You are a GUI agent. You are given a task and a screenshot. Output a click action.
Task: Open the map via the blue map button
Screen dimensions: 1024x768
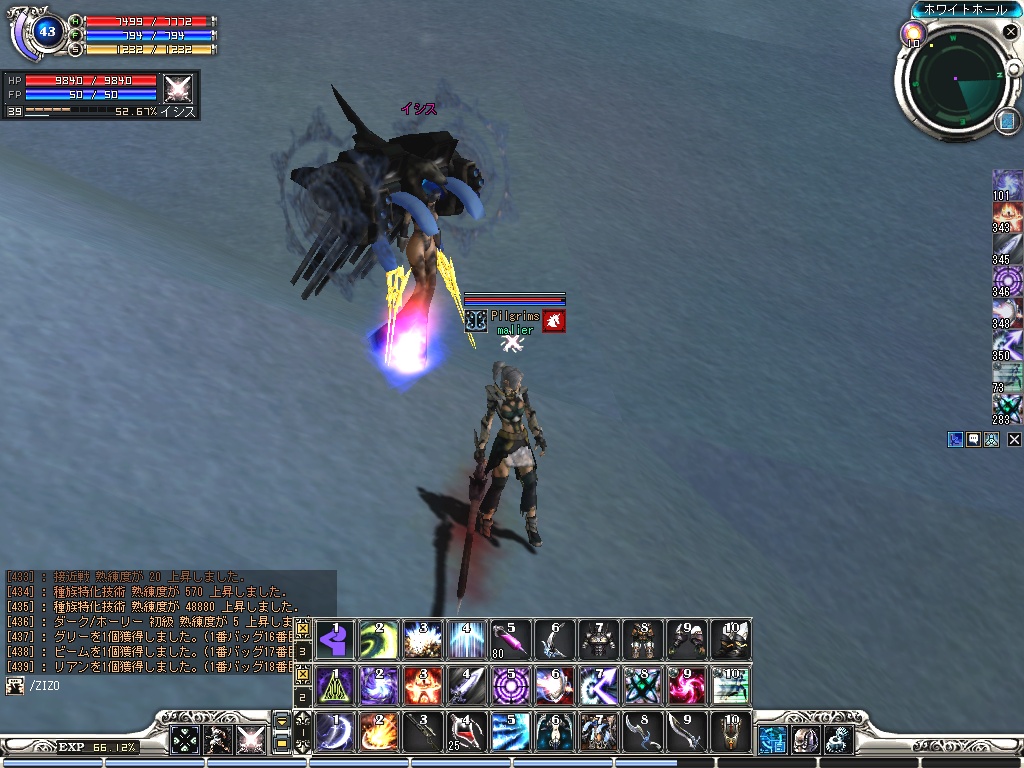tap(1006, 121)
